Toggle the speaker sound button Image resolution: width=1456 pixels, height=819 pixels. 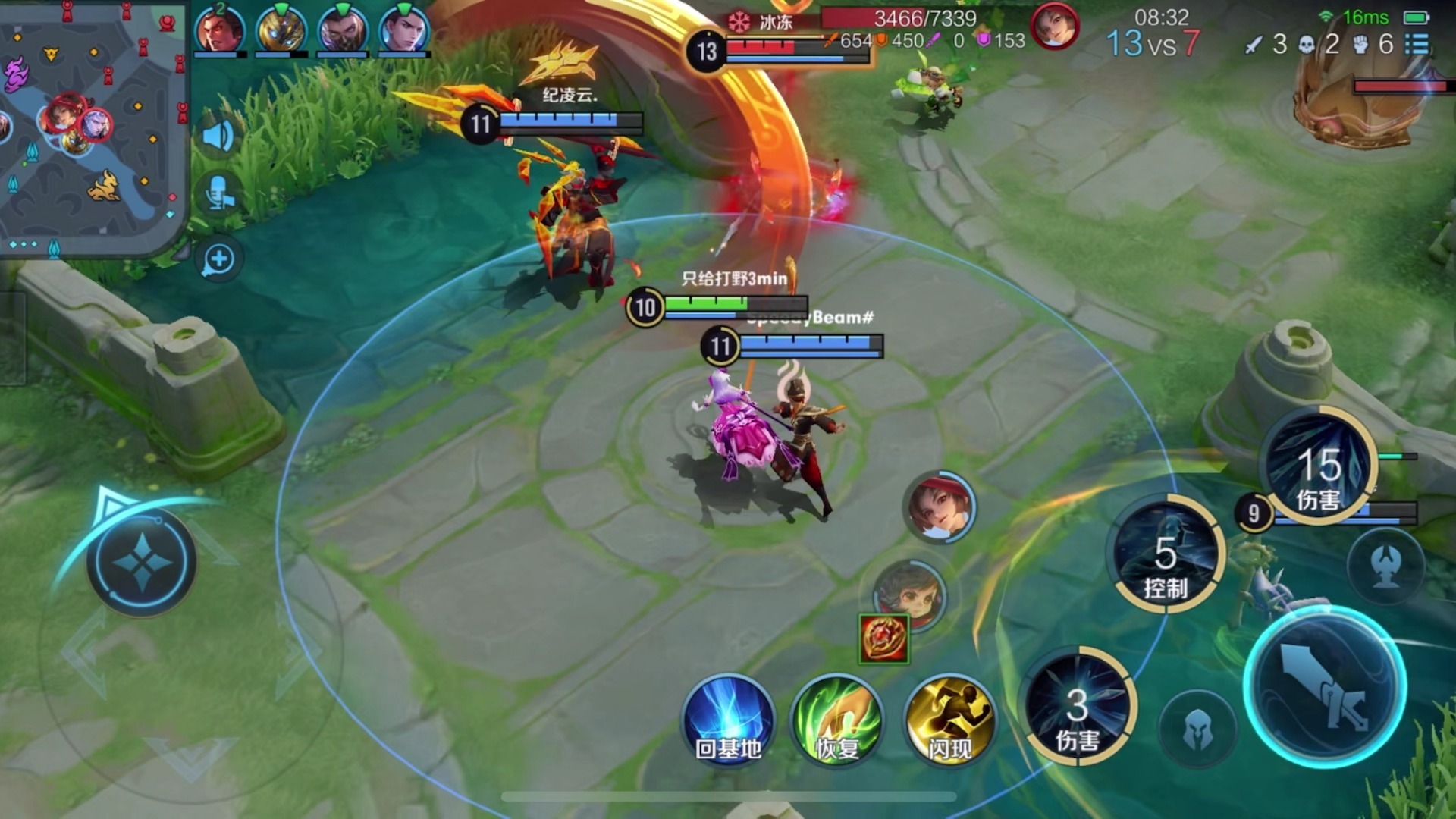point(218,136)
